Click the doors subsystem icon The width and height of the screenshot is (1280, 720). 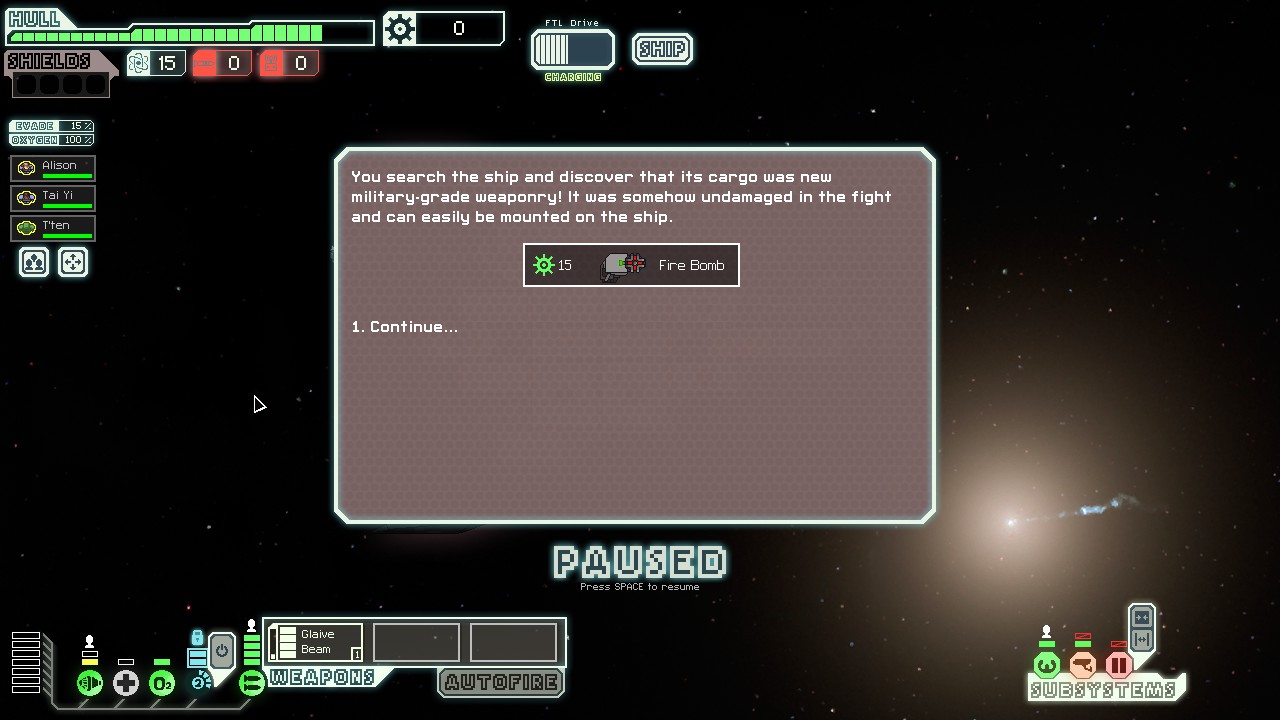(1119, 665)
